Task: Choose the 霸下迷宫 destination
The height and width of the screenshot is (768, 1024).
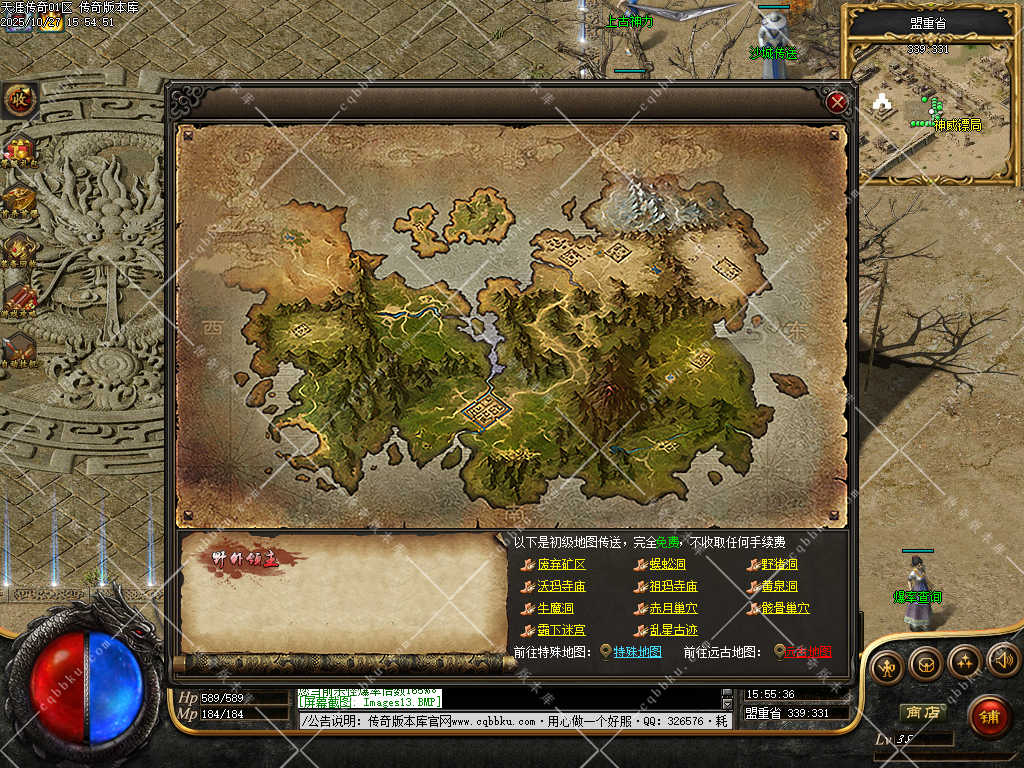Action: (x=561, y=630)
